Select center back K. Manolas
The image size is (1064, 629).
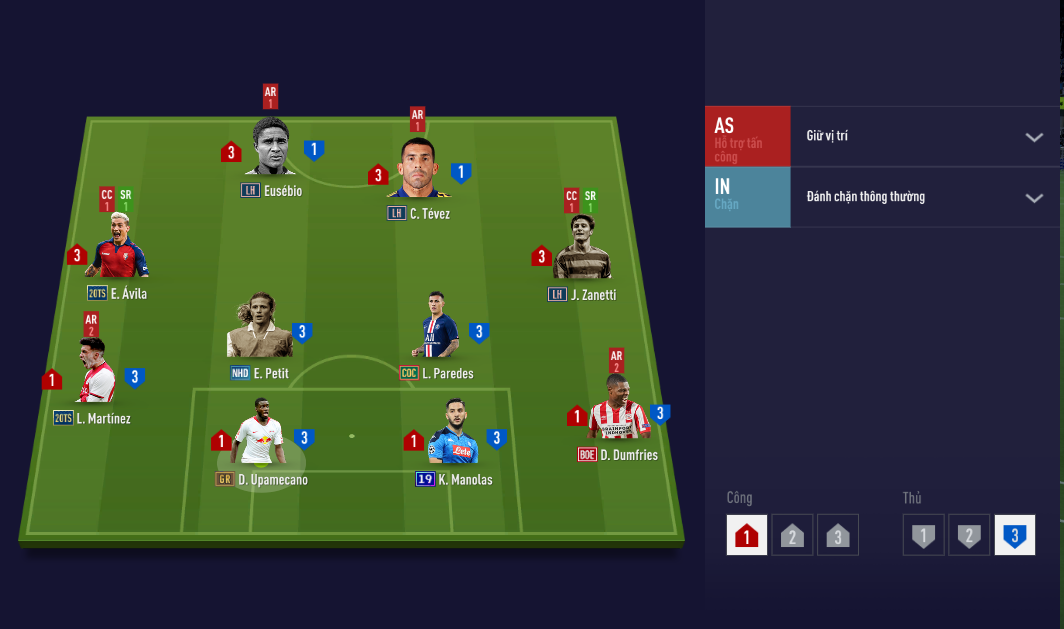pyautogui.click(x=453, y=436)
